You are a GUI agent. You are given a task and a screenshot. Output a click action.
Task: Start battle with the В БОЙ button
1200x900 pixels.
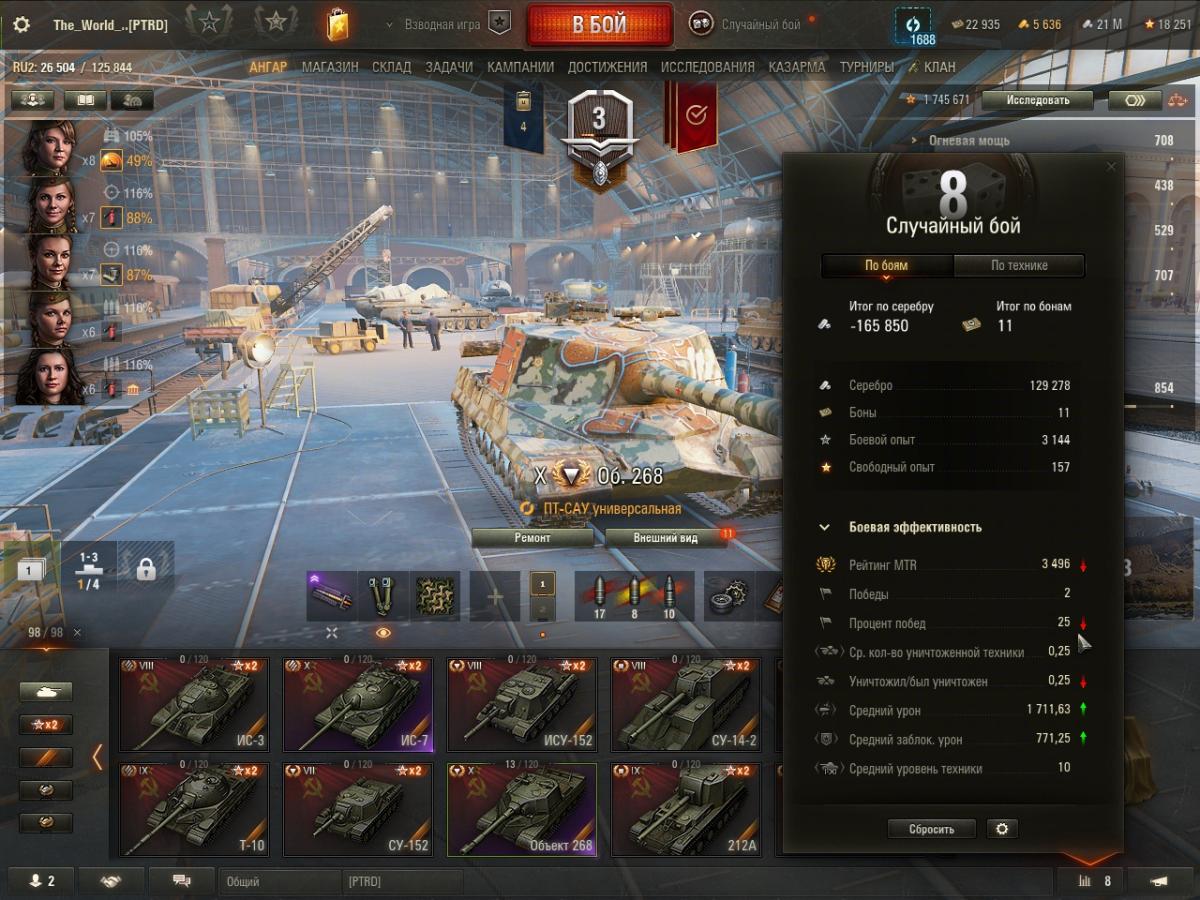(599, 25)
